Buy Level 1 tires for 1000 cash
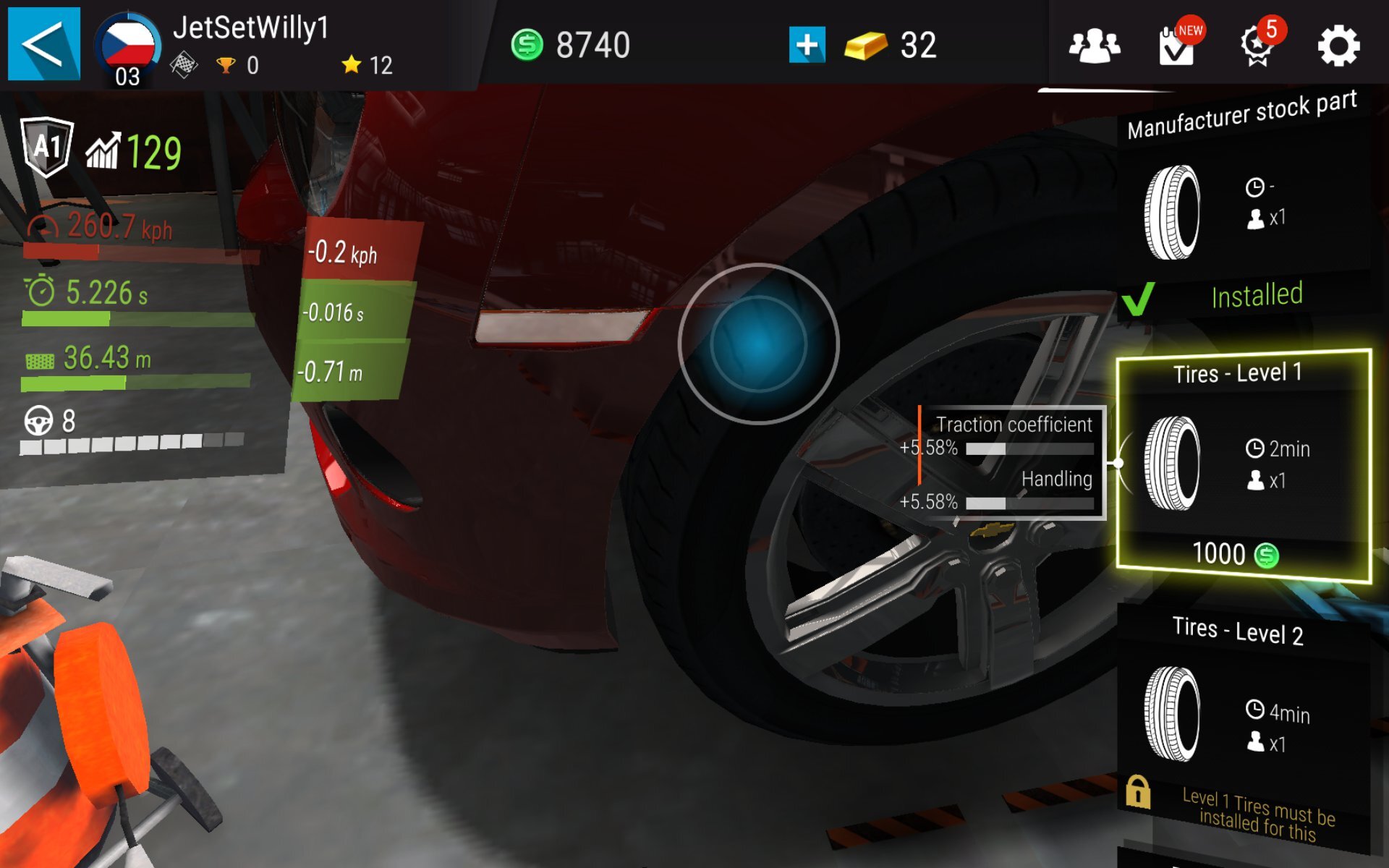The width and height of the screenshot is (1389, 868). click(x=1236, y=555)
